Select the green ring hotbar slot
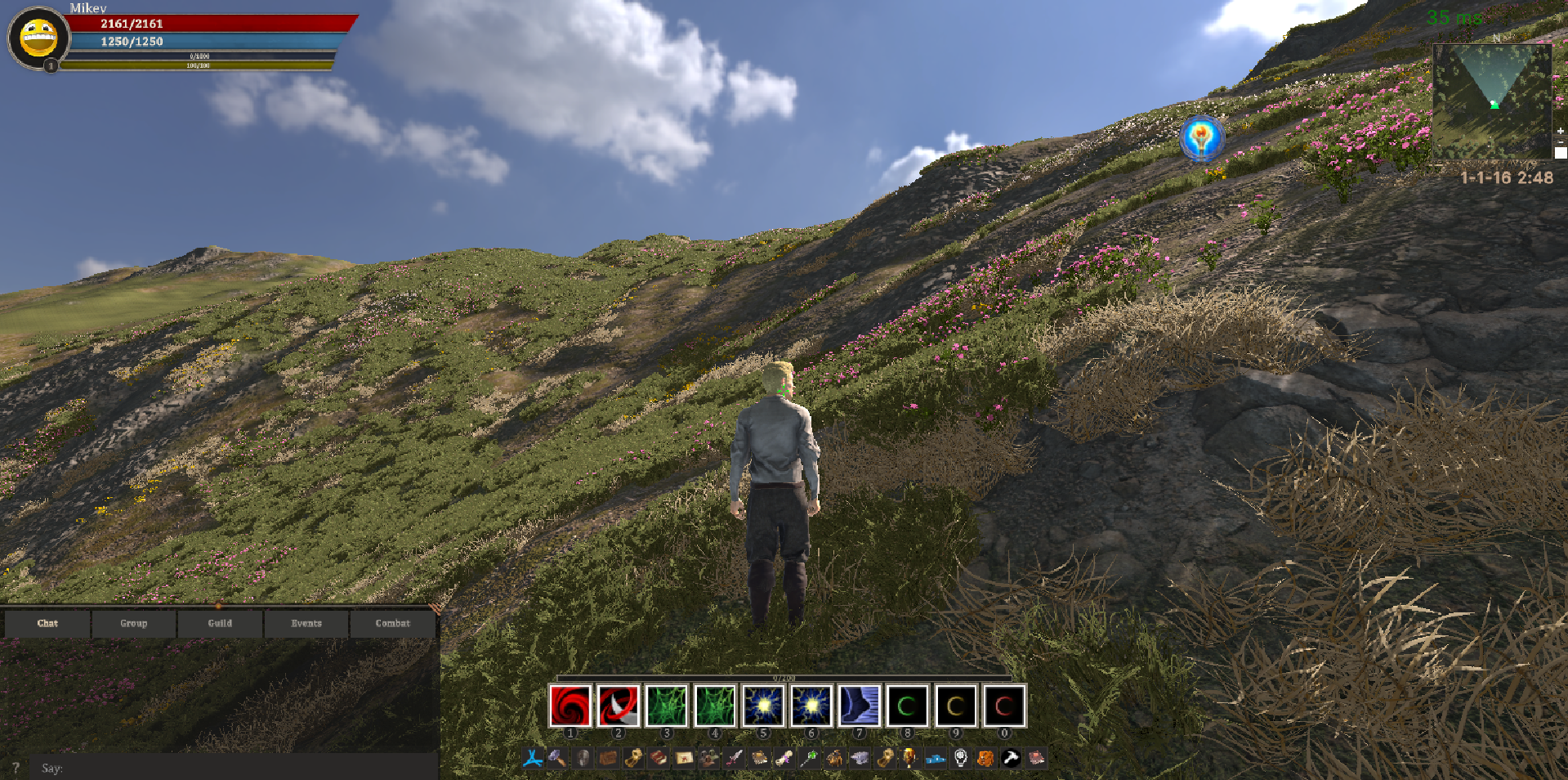1568x780 pixels. 907,706
